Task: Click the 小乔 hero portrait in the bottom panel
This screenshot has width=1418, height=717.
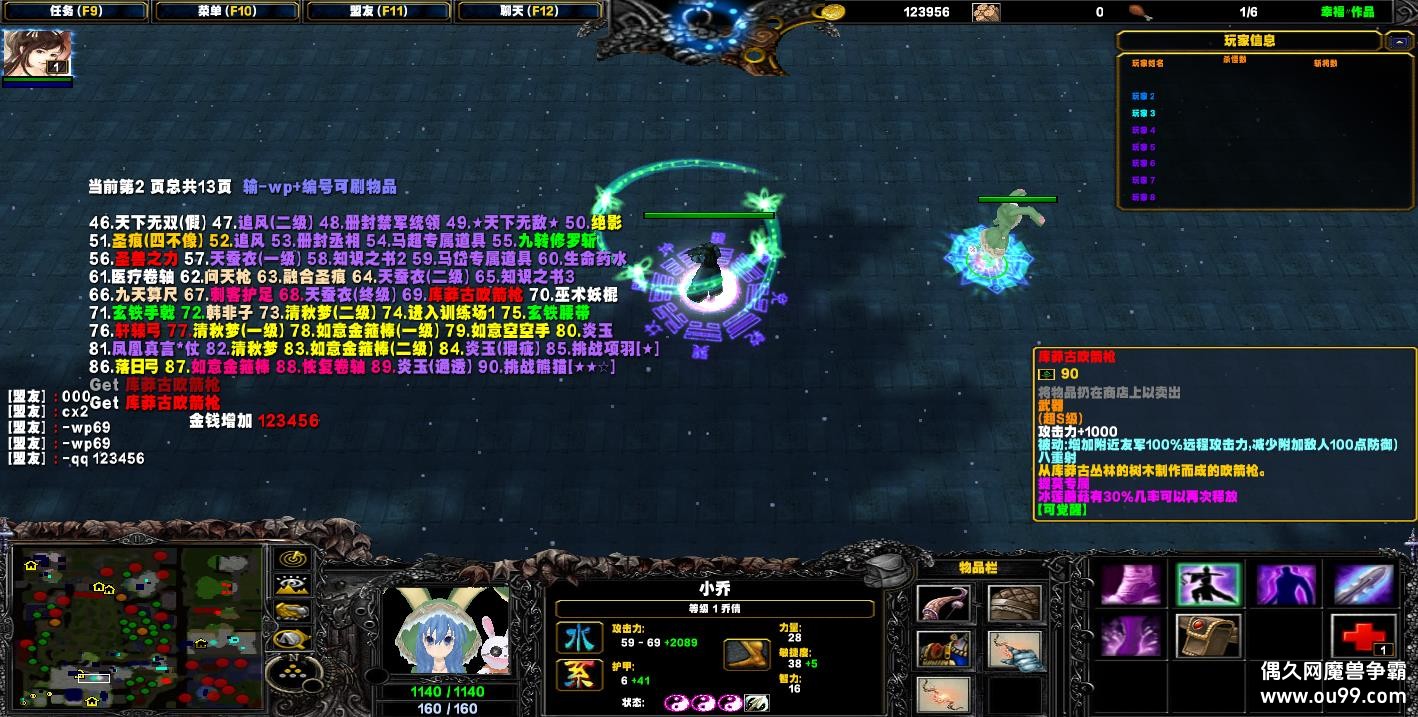Action: tap(445, 630)
